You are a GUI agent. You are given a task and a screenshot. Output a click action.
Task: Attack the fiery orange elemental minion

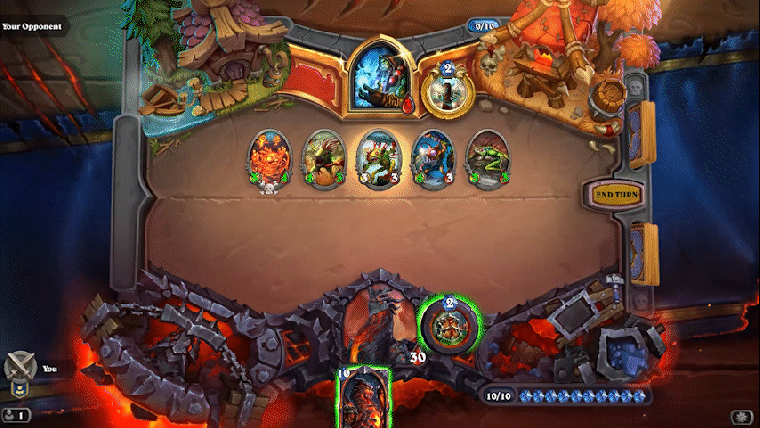coord(266,158)
